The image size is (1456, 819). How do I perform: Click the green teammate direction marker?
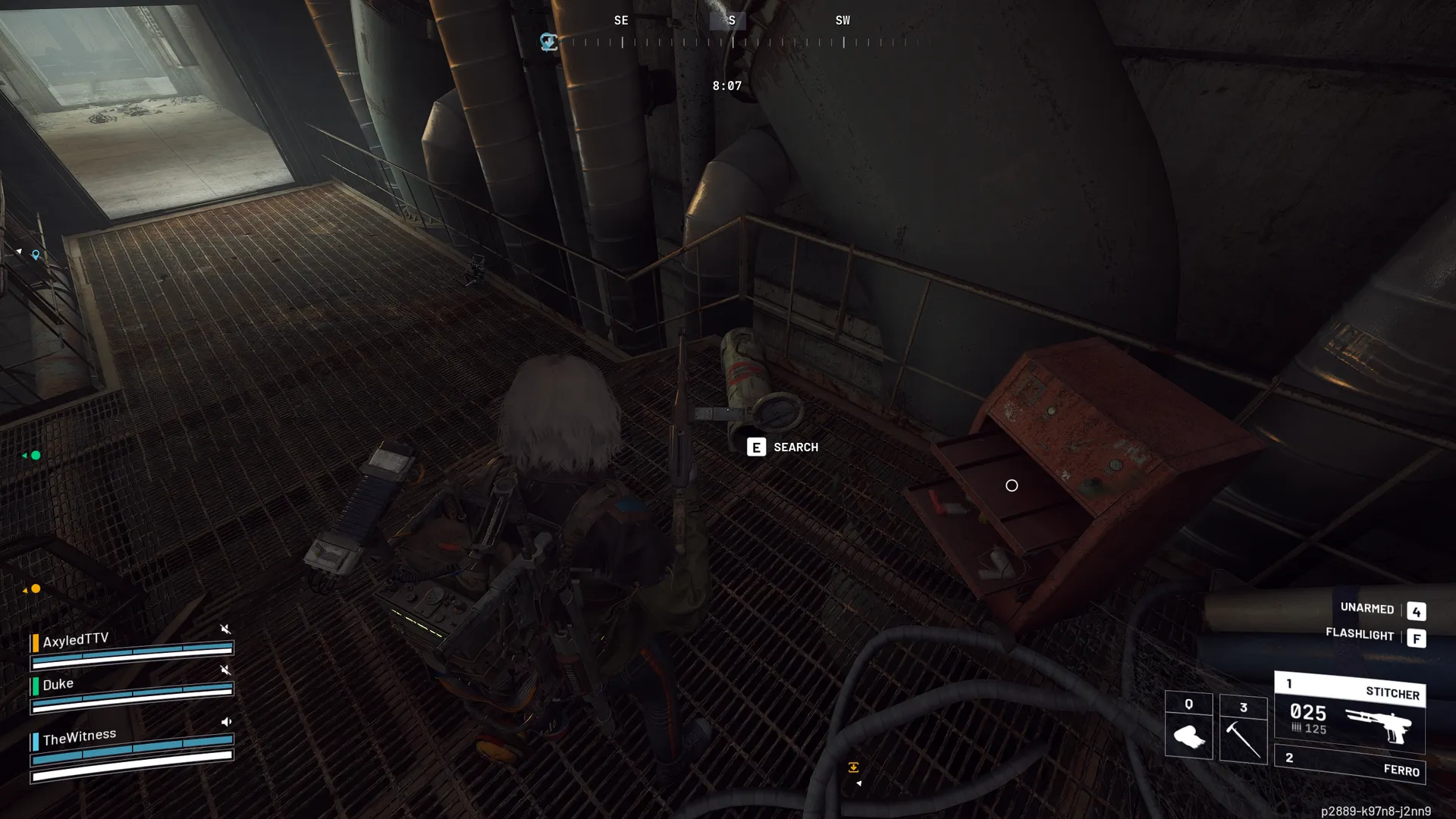click(x=35, y=456)
